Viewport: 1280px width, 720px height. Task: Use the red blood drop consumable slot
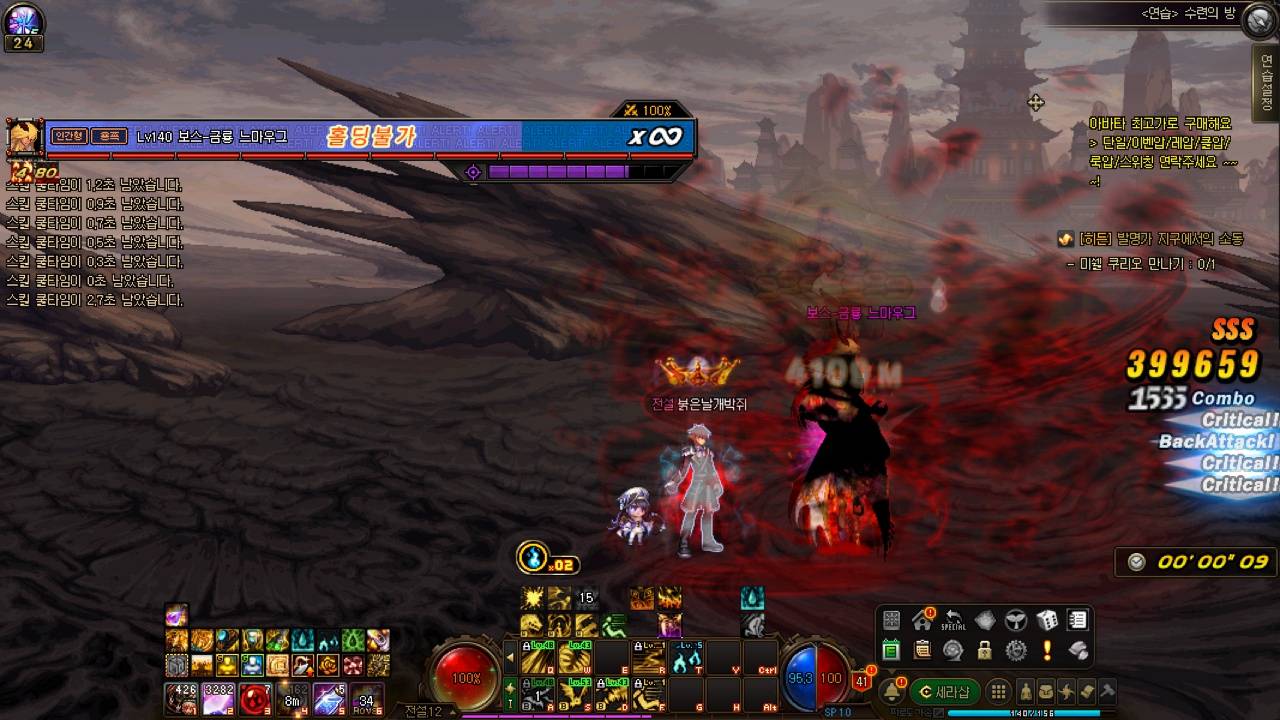pos(254,698)
